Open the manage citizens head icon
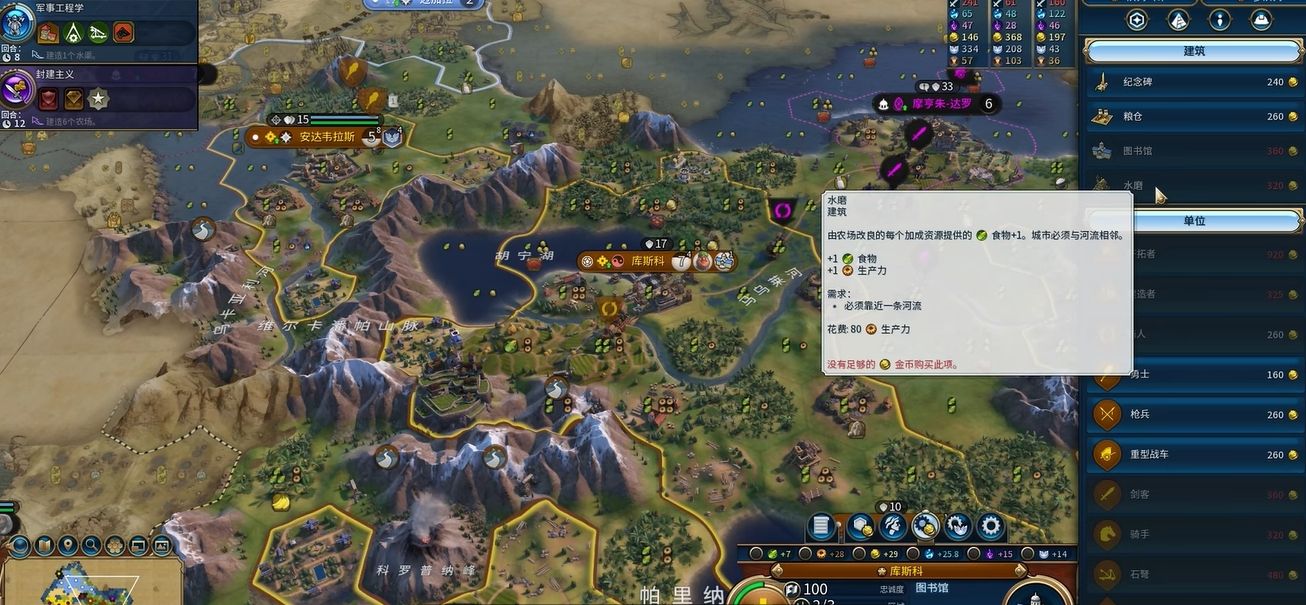The height and width of the screenshot is (605, 1306). (893, 525)
